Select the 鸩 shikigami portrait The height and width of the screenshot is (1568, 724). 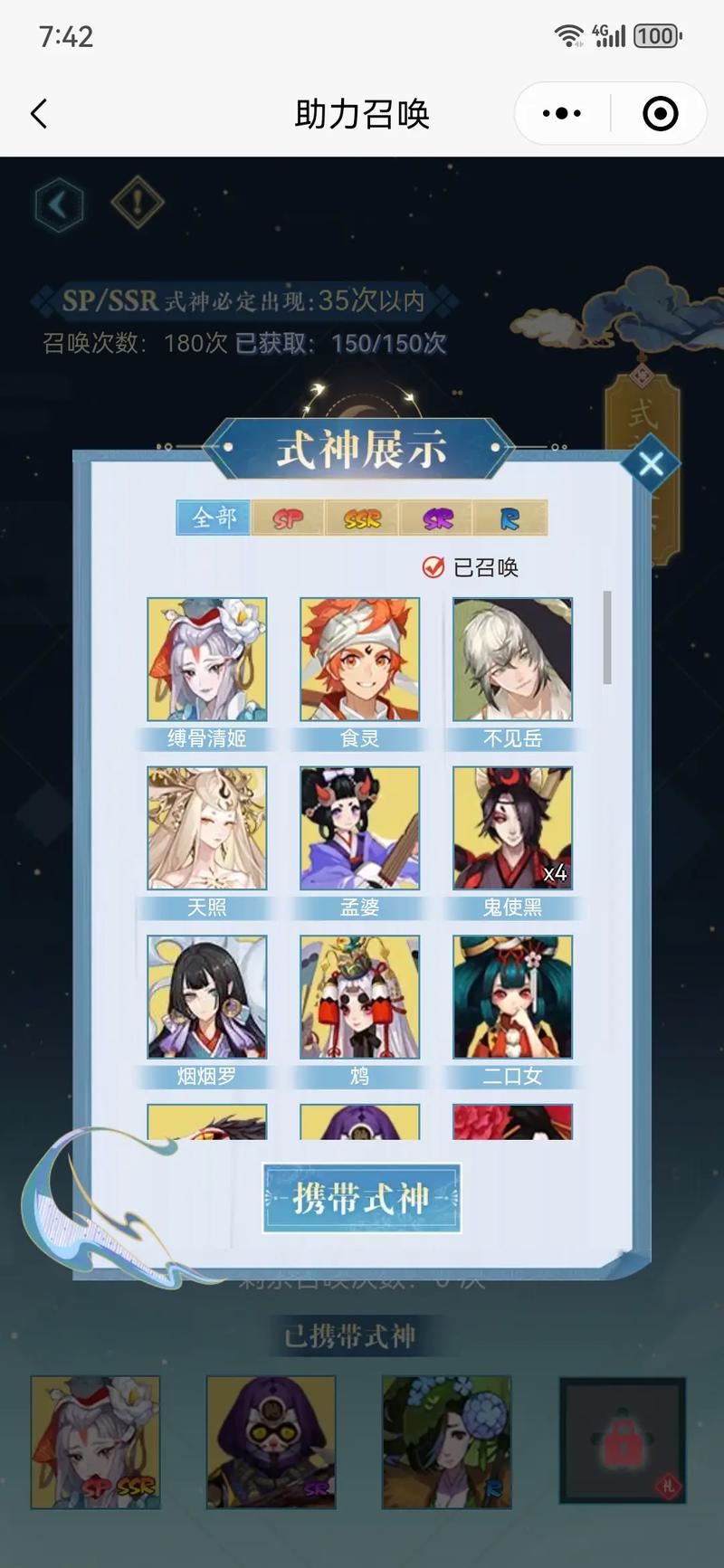pos(360,996)
